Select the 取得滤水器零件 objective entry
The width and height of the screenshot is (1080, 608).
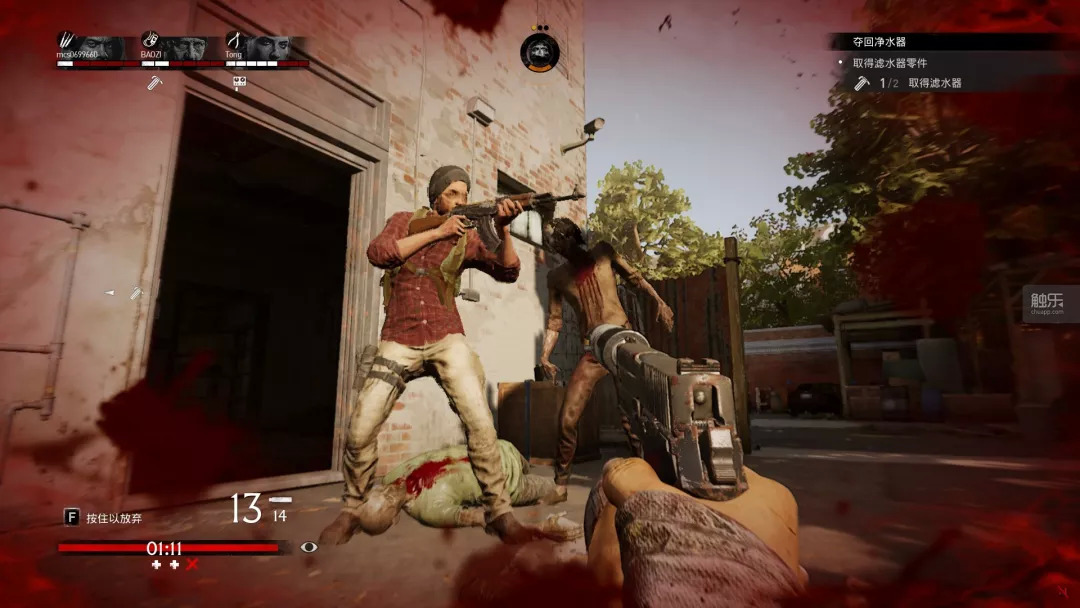click(888, 63)
